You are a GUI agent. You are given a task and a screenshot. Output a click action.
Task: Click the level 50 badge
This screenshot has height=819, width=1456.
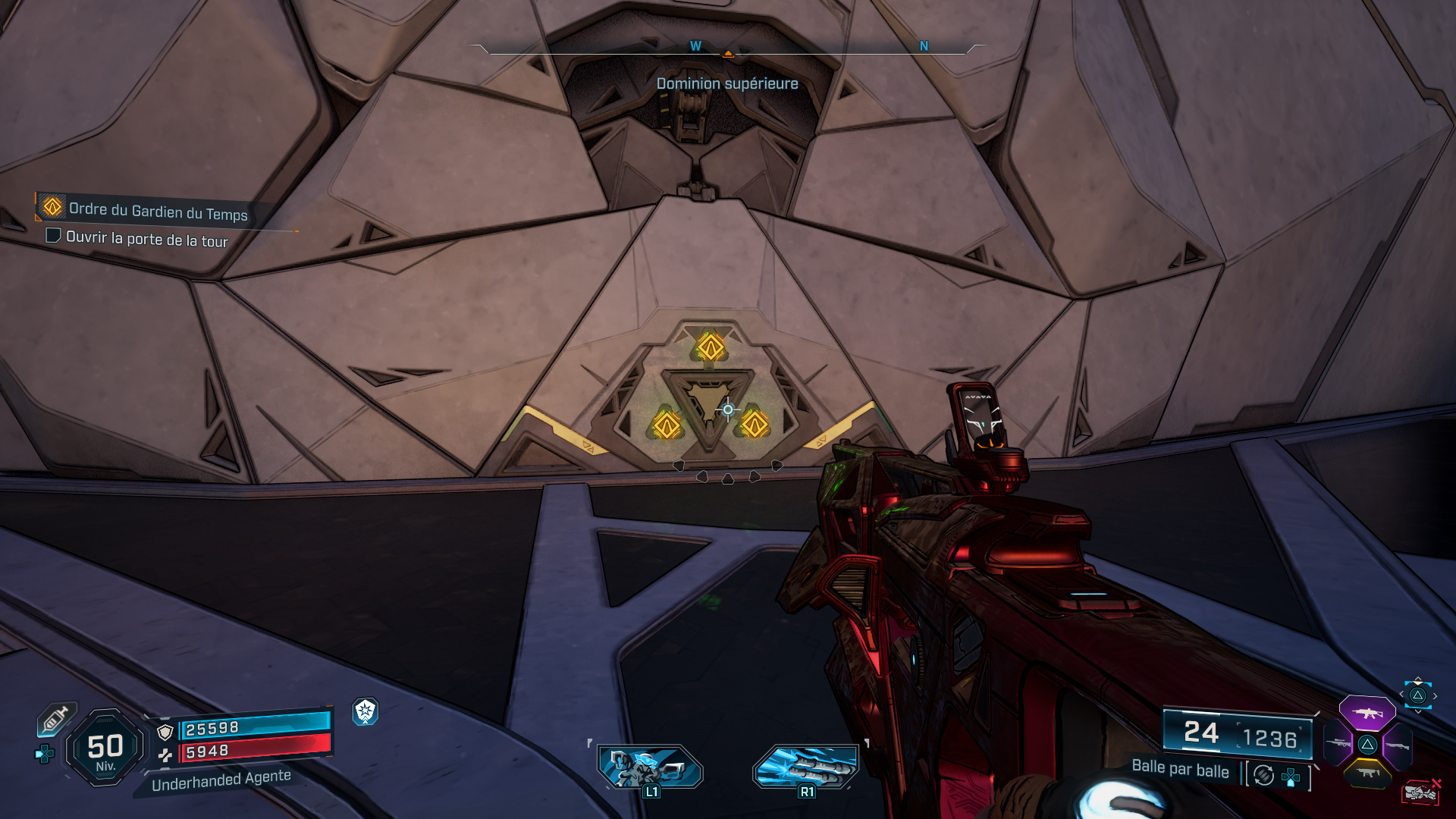[x=105, y=747]
